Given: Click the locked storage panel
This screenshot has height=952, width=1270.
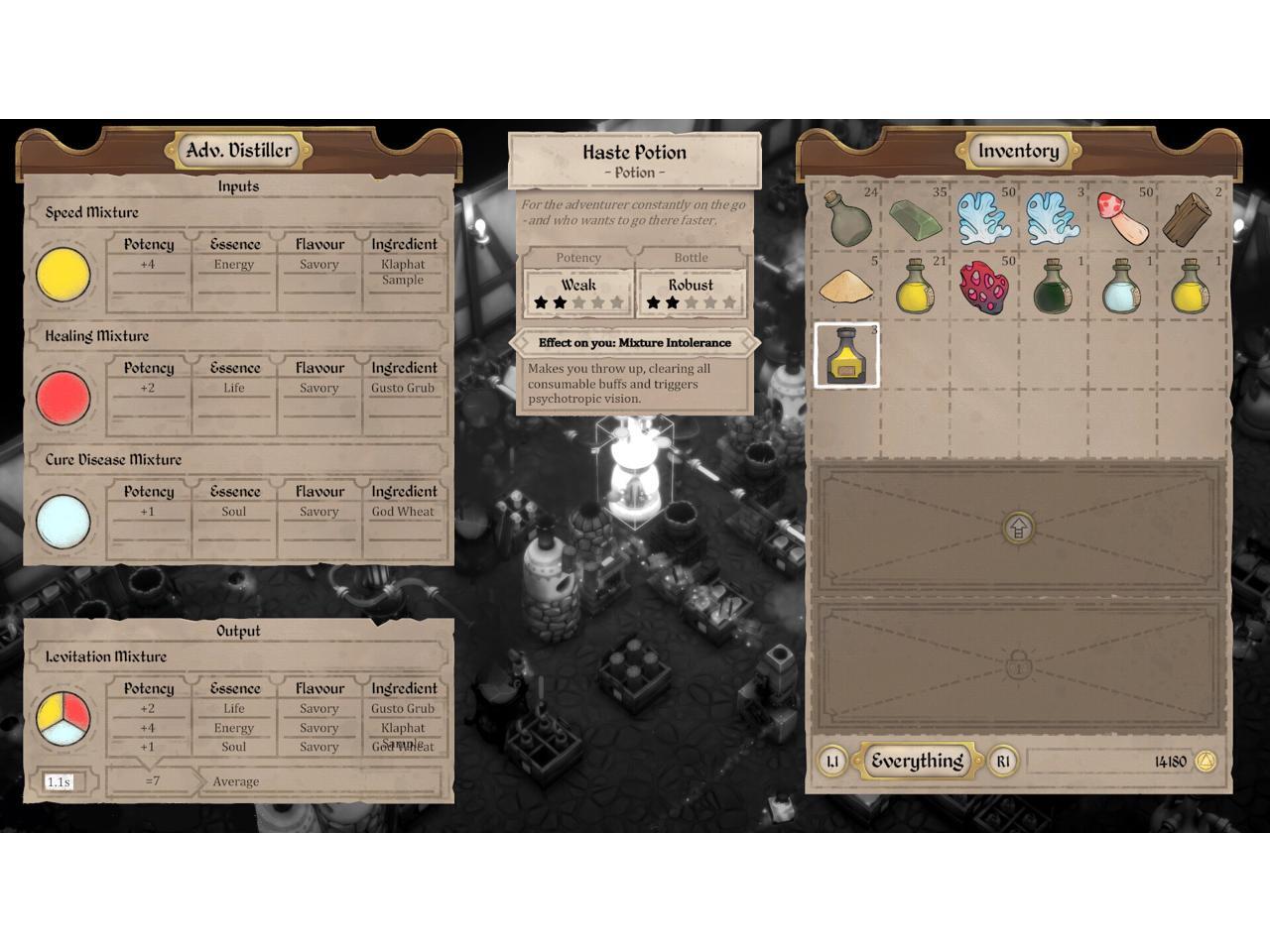Looking at the screenshot, I should pos(1018,665).
